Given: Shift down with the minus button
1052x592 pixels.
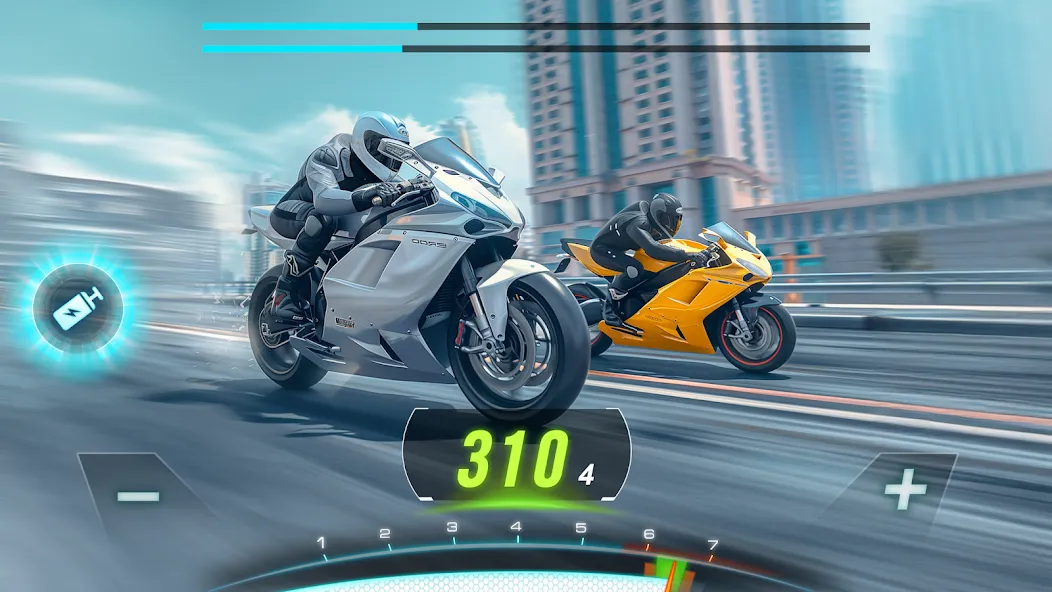Looking at the screenshot, I should [x=137, y=496].
